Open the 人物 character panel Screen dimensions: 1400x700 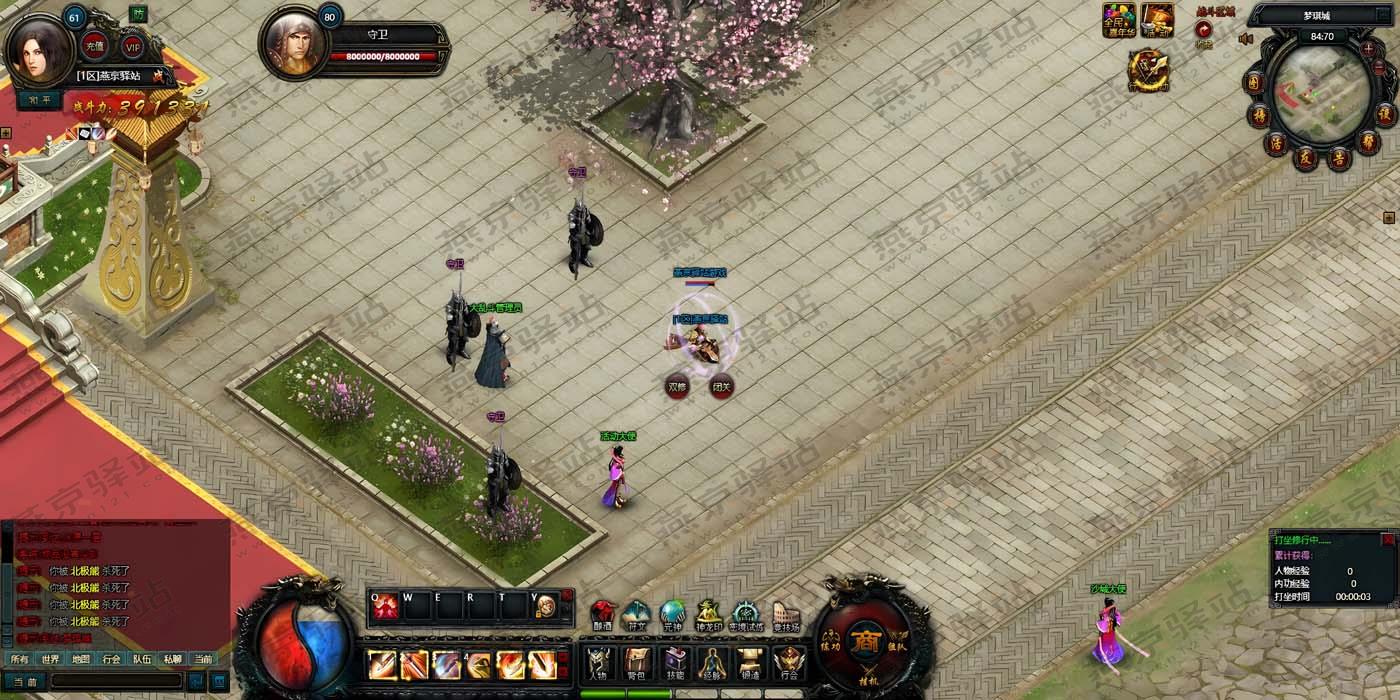point(598,664)
